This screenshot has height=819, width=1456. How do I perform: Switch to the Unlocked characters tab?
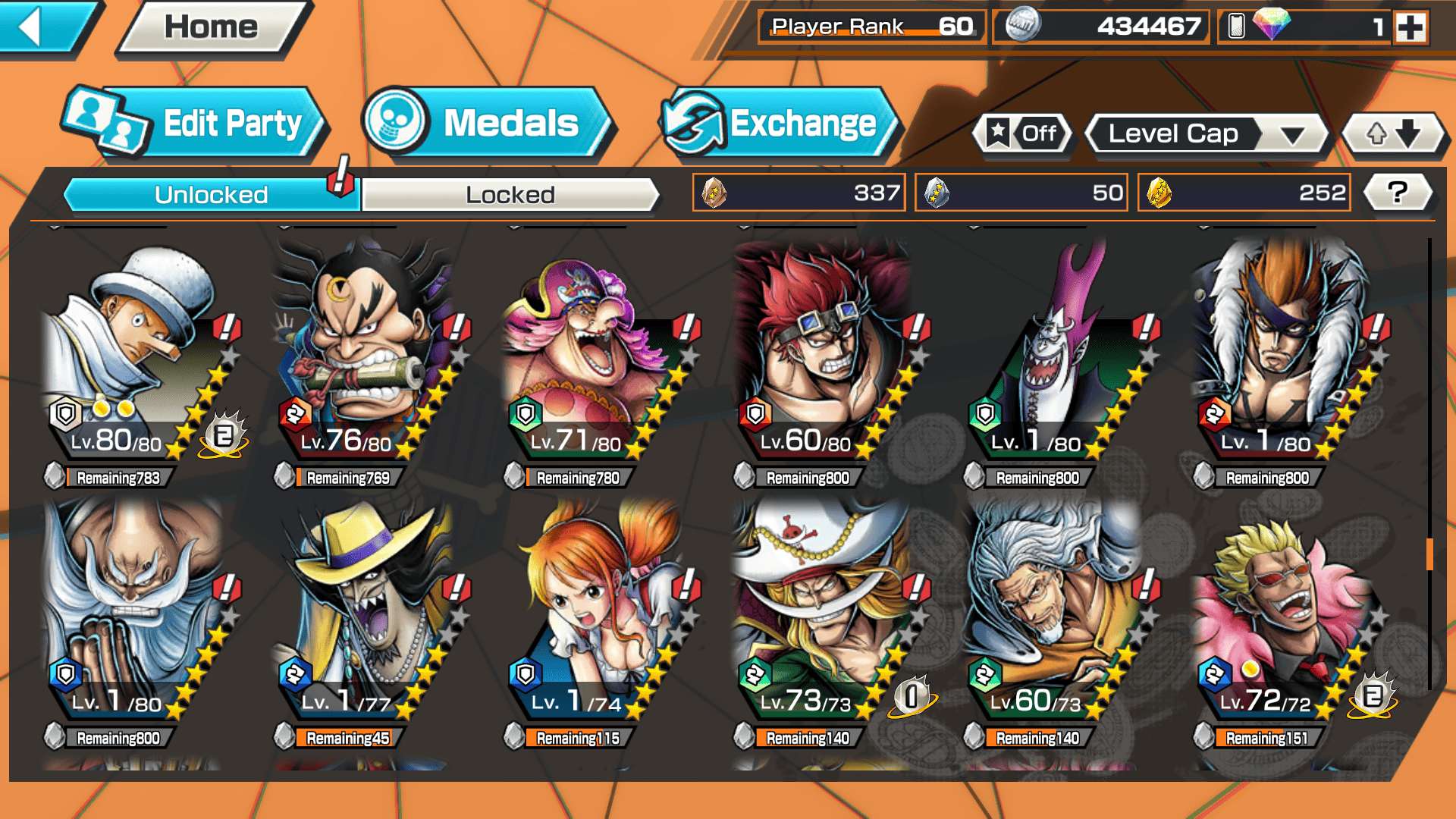pyautogui.click(x=210, y=195)
